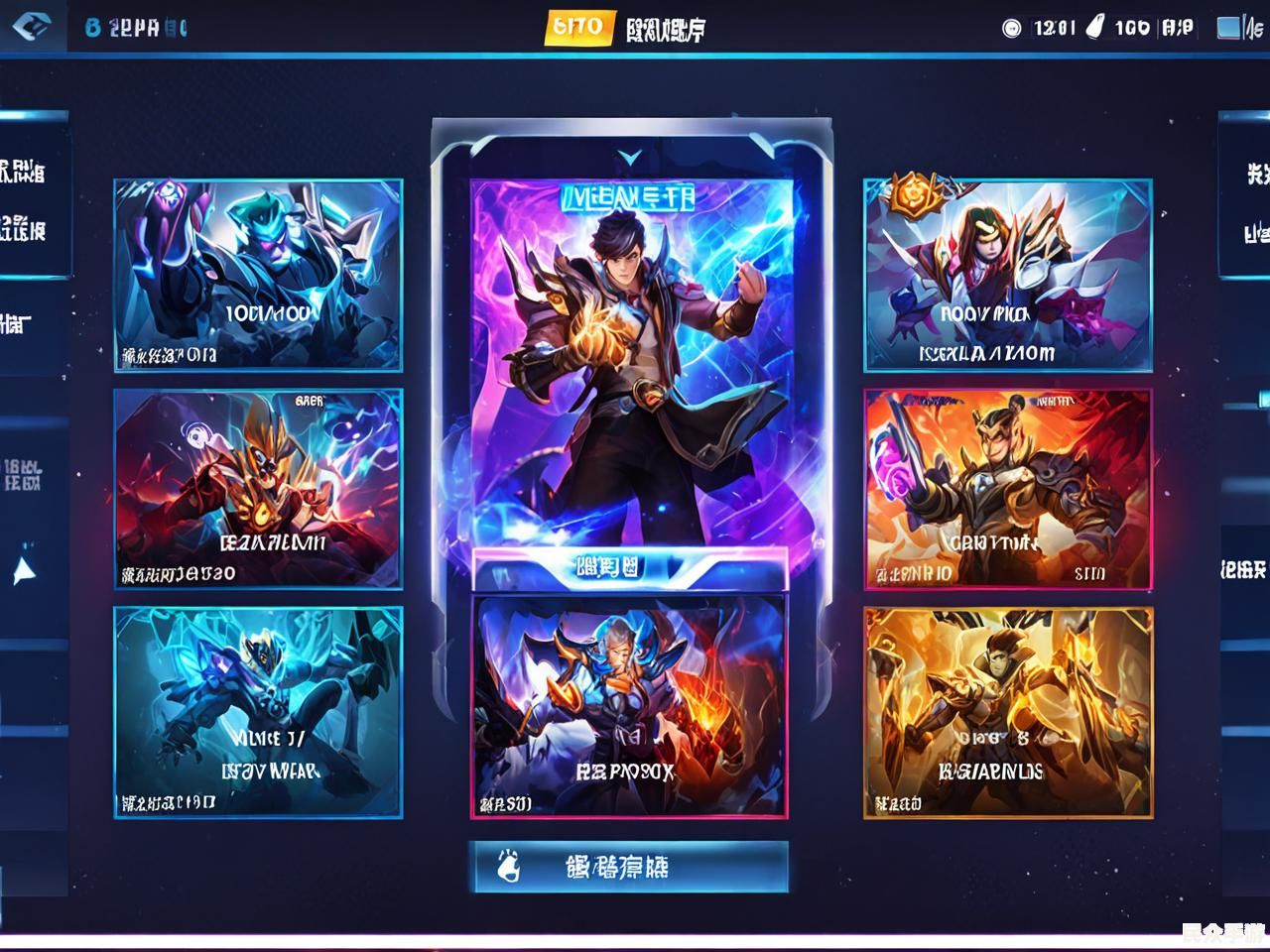Image resolution: width=1270 pixels, height=952 pixels.
Task: Click the small GRER badge on the DEAAMN card
Action: 309,399
